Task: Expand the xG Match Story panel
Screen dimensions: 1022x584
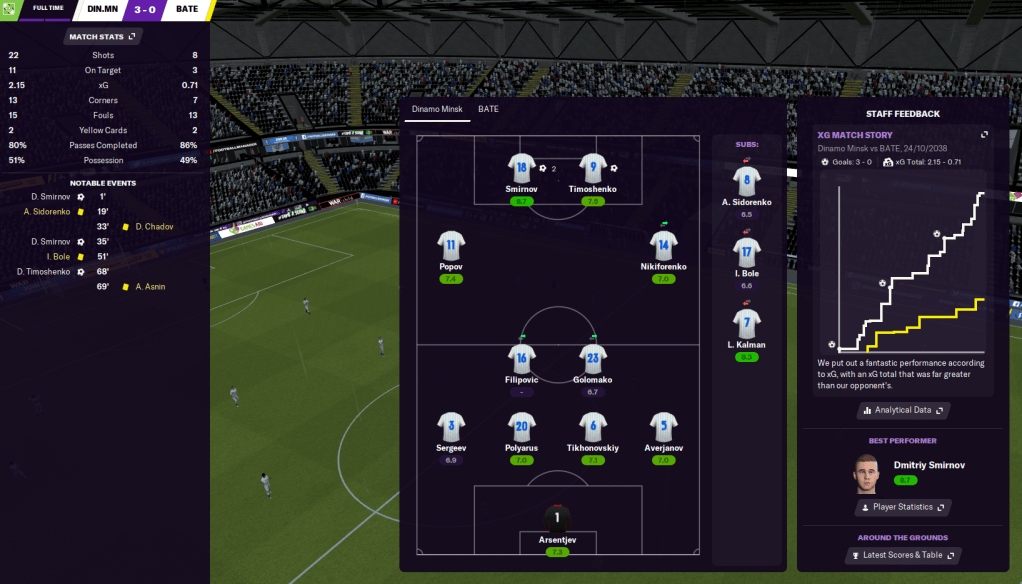Action: coord(984,134)
